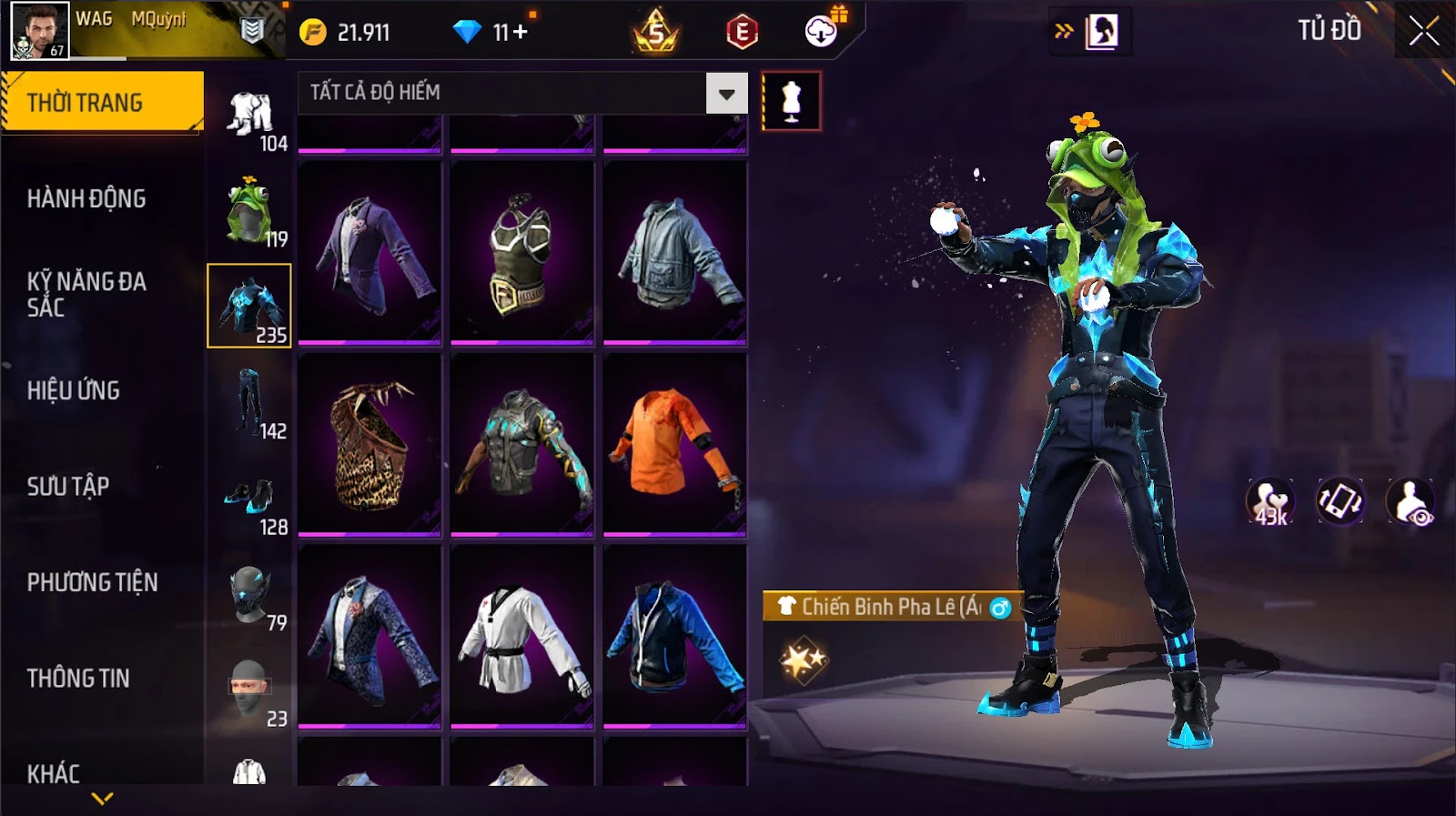Choose the pants category with 142 items
Image resolution: width=1456 pixels, height=816 pixels.
tap(249, 403)
